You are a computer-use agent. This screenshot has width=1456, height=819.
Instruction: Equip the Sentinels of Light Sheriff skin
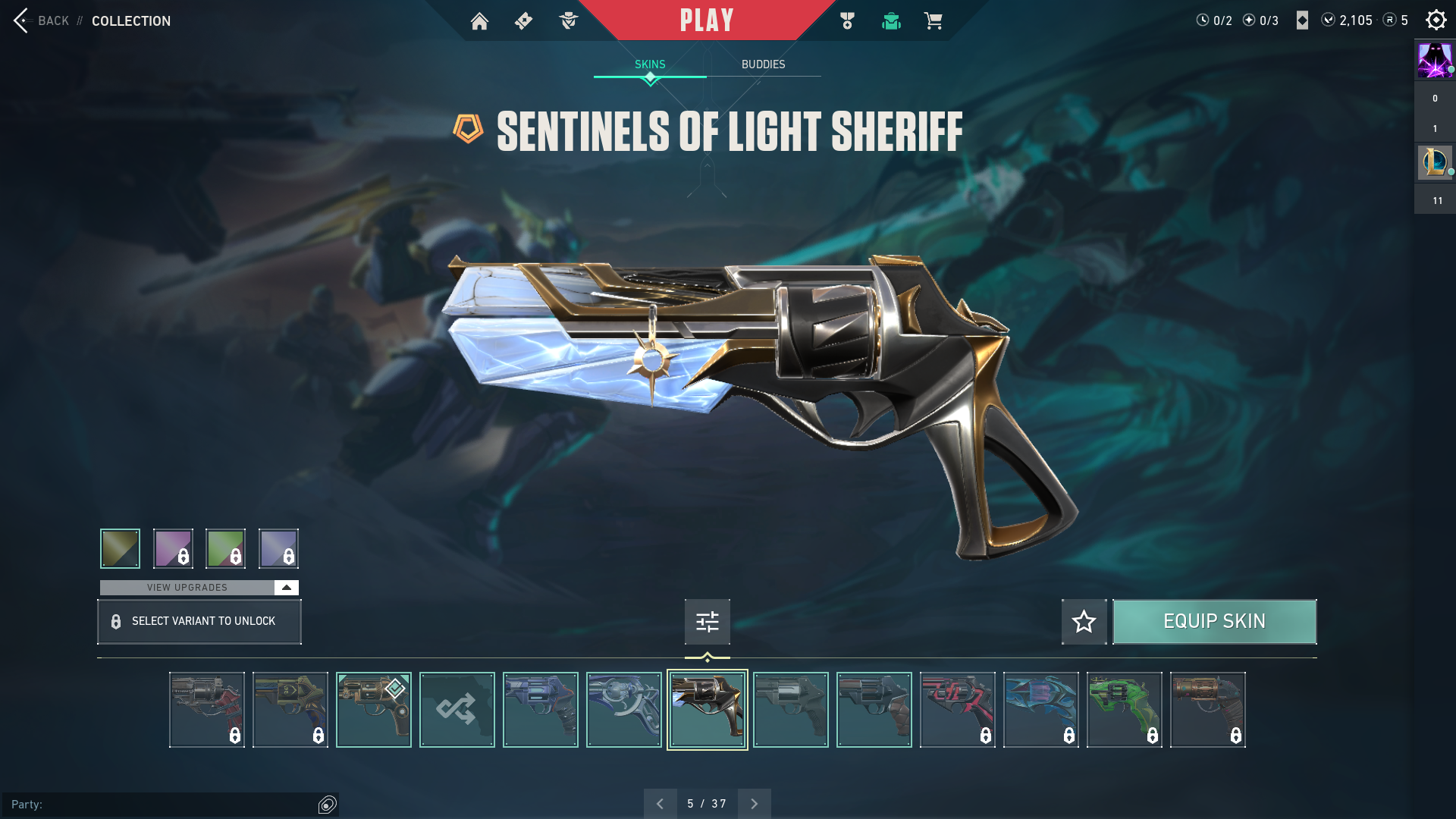(1214, 622)
